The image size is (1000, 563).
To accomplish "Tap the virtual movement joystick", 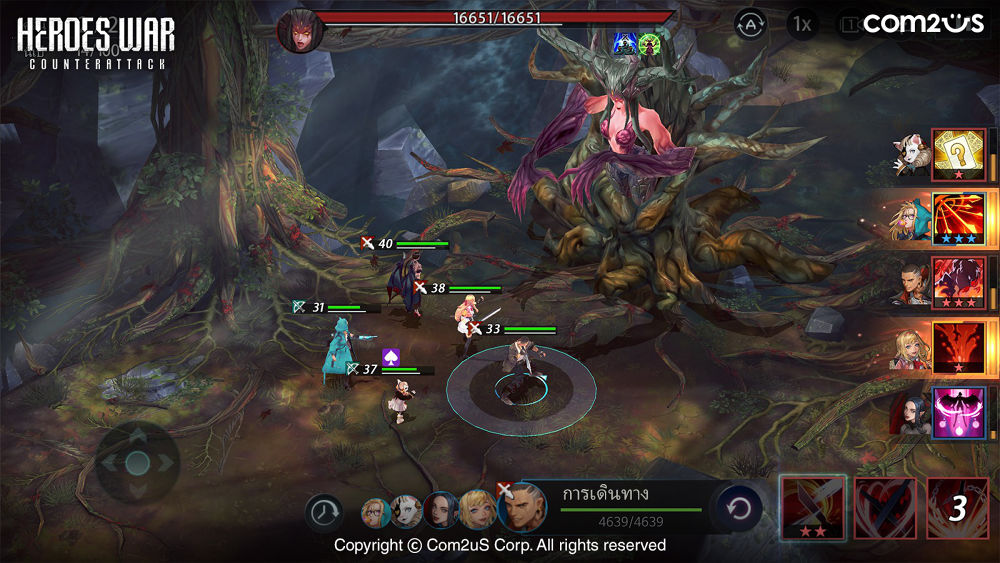I will point(138,462).
